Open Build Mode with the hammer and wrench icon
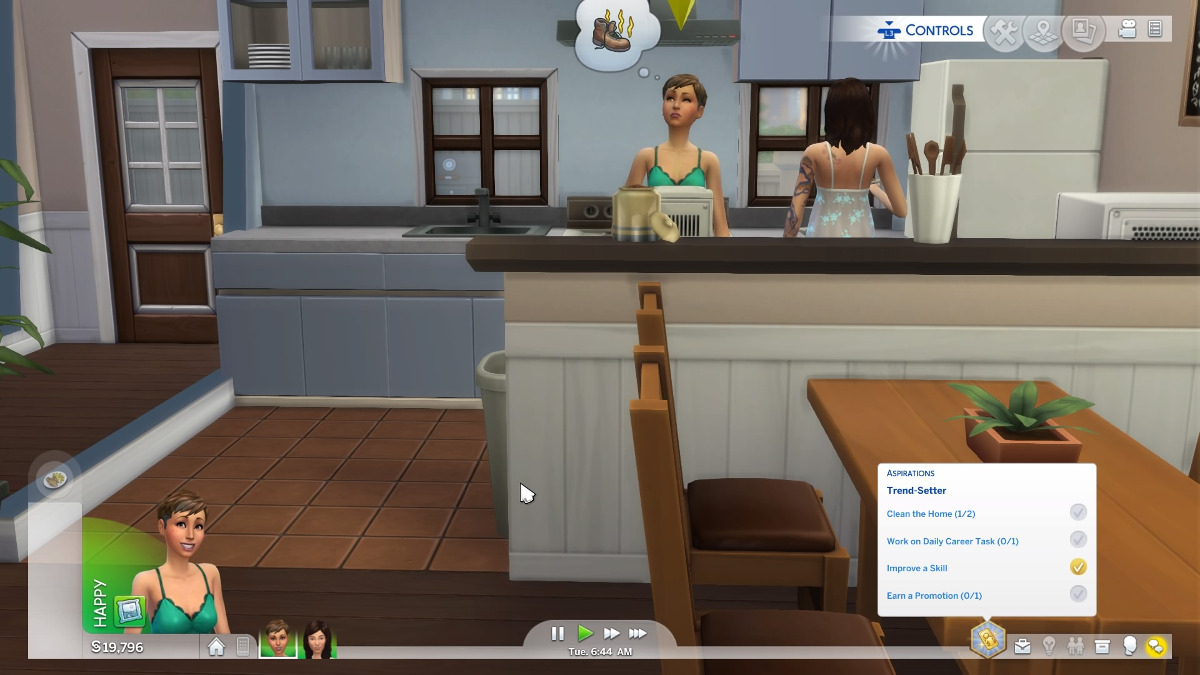This screenshot has height=675, width=1200. coord(1005,31)
